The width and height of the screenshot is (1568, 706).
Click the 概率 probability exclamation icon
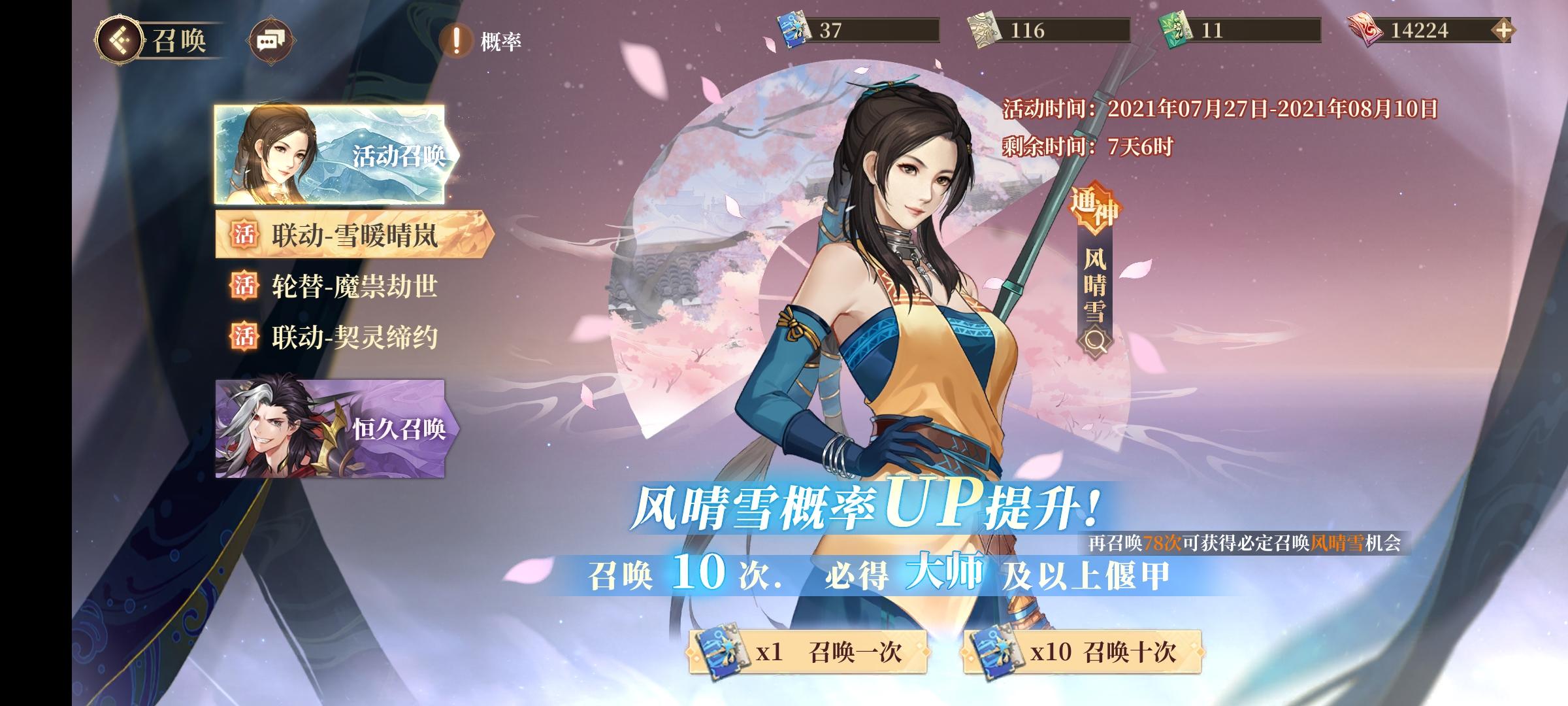point(456,41)
